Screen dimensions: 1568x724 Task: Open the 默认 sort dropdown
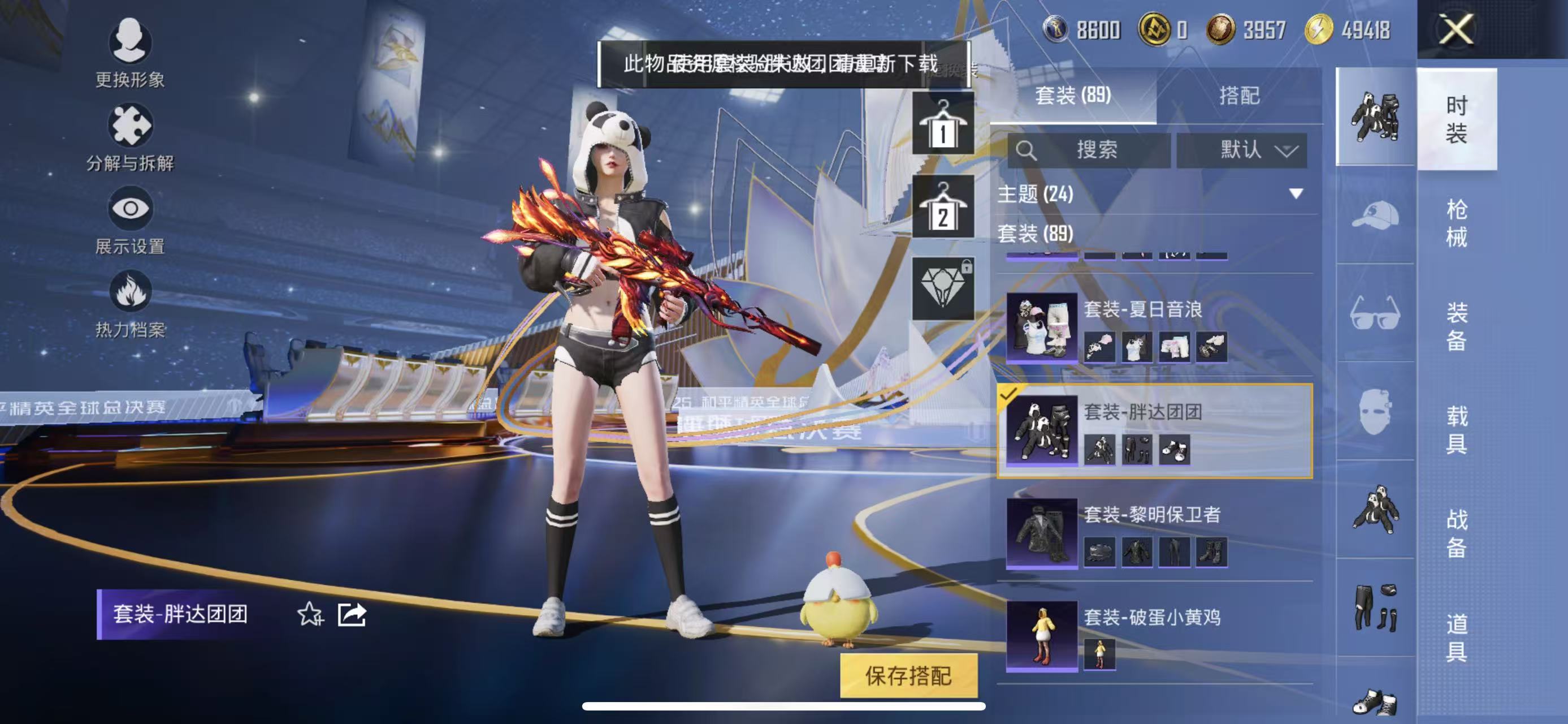click(1242, 150)
